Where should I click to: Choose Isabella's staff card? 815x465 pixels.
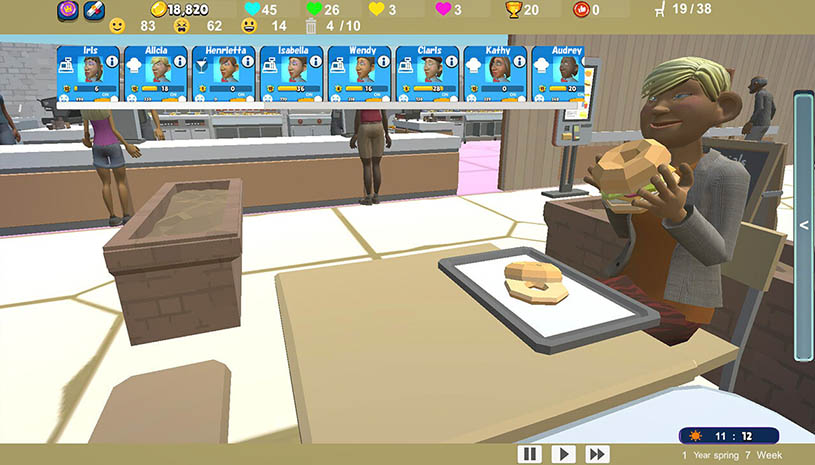click(x=292, y=73)
